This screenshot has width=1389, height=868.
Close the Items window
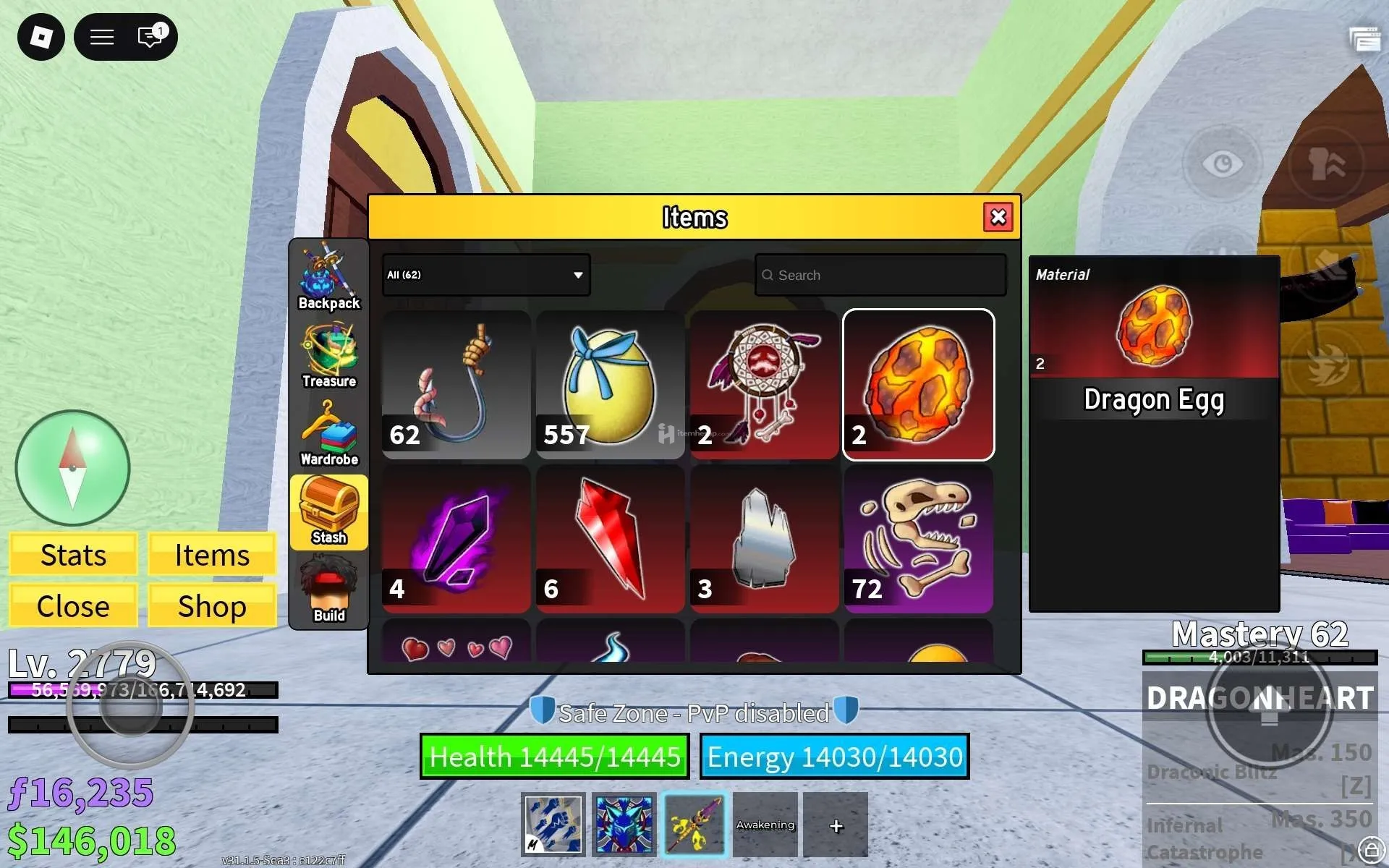pyautogui.click(x=998, y=217)
